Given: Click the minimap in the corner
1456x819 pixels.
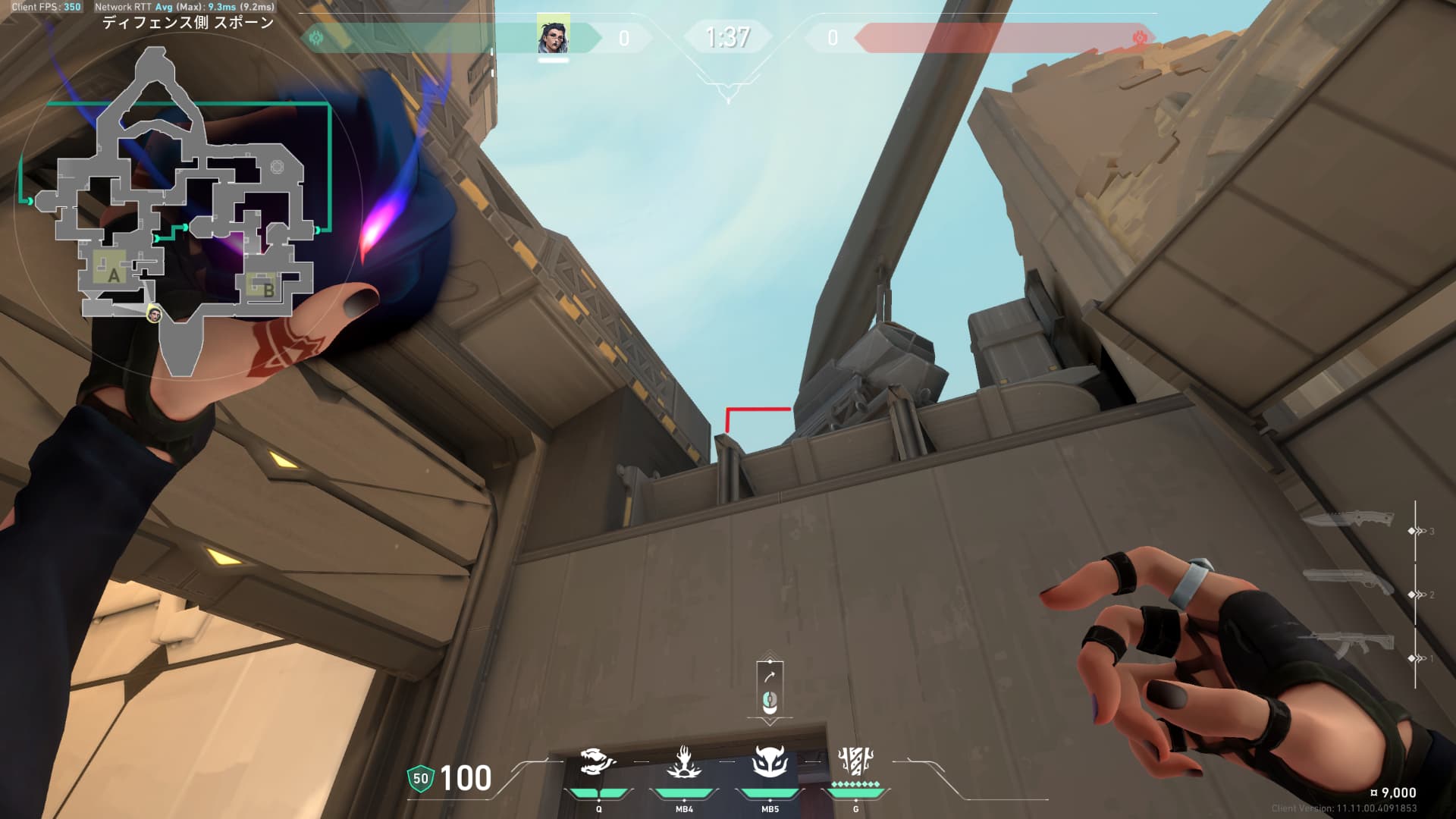Looking at the screenshot, I should (x=182, y=212).
